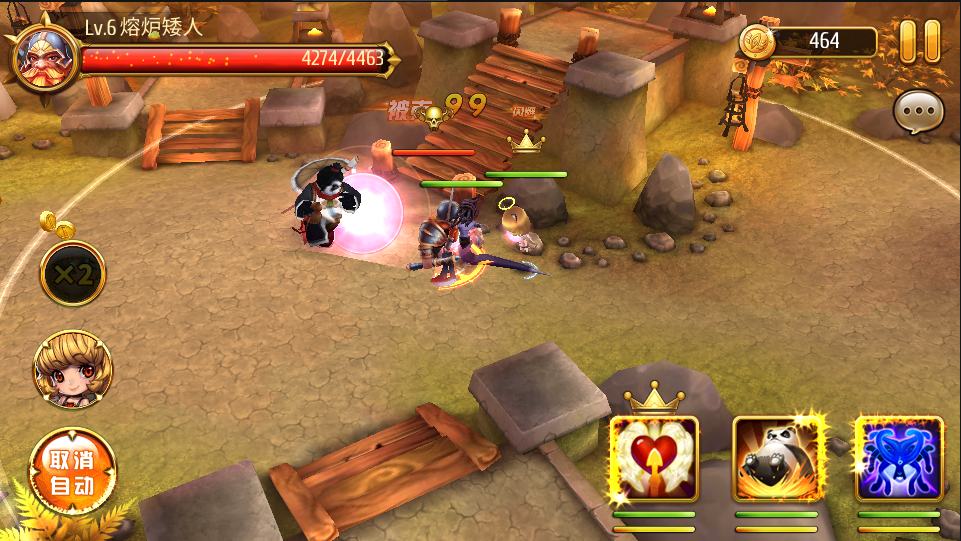
Task: Open the chat speech bubble
Action: coord(917,113)
